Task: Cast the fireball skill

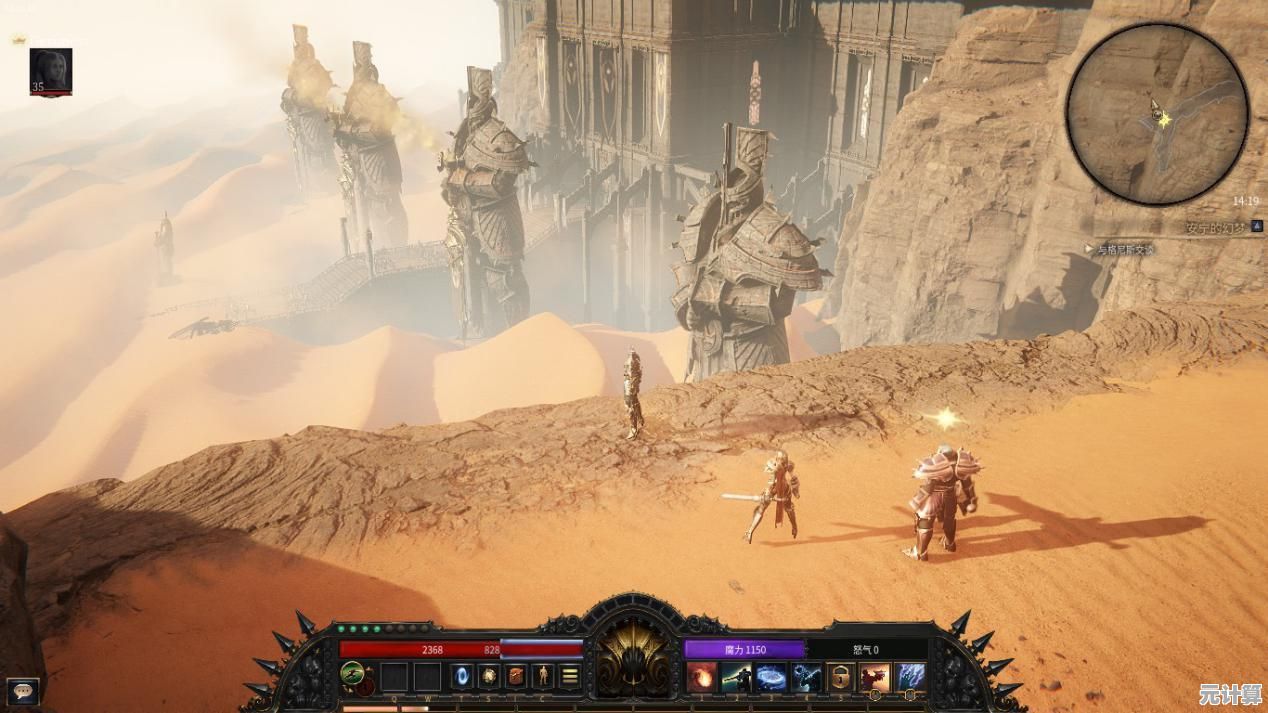Action: [702, 677]
